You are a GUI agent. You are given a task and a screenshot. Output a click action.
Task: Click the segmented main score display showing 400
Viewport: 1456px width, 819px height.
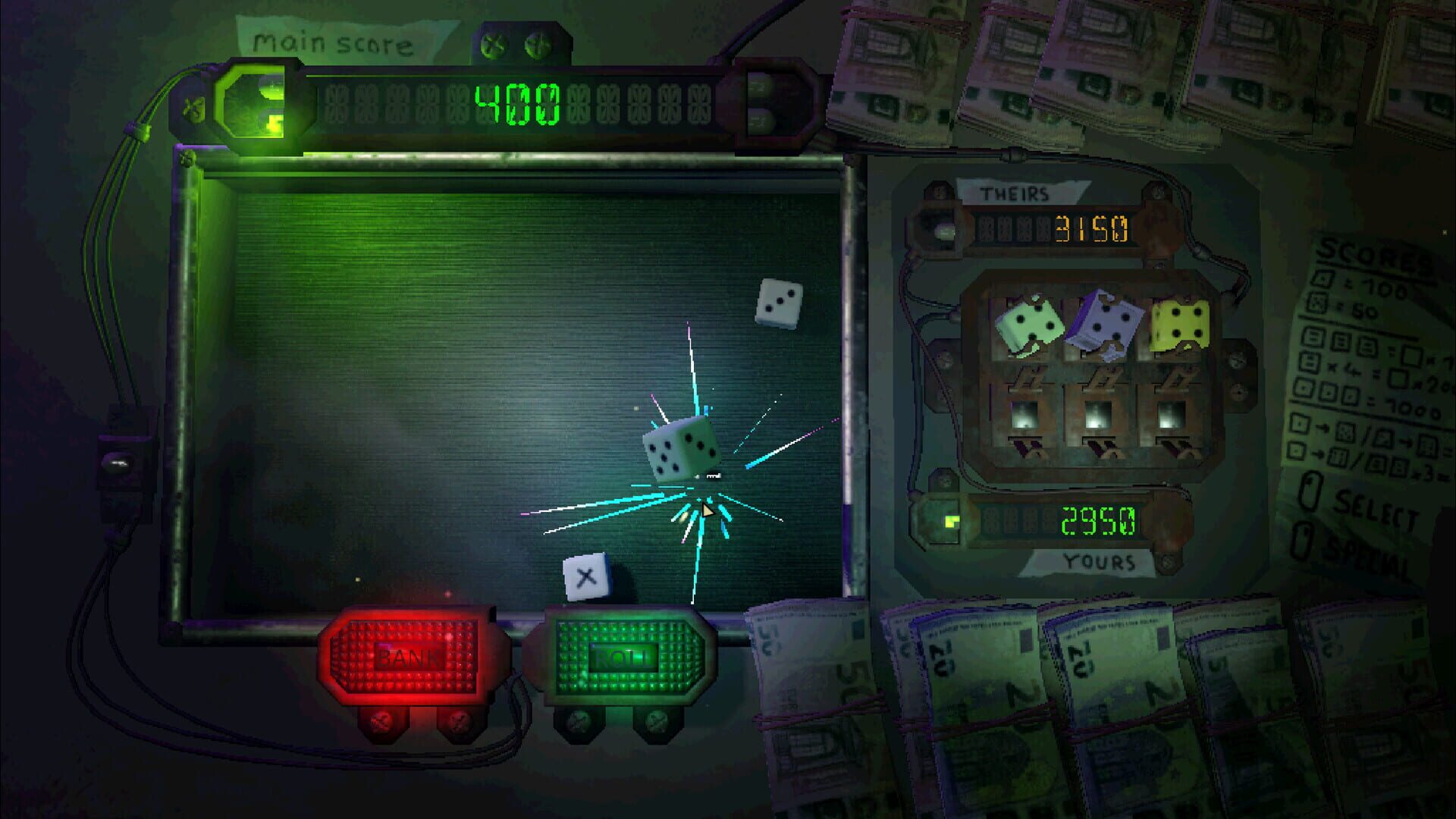click(516, 102)
